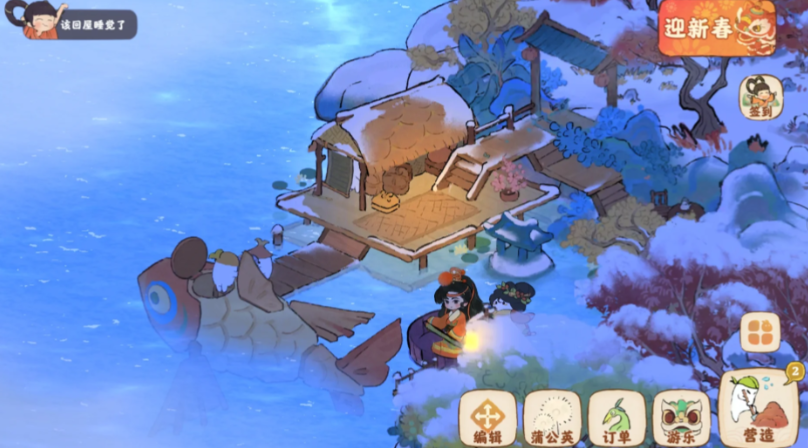Open the 迎新春 New Year event banner
The width and height of the screenshot is (808, 448).
(x=716, y=27)
